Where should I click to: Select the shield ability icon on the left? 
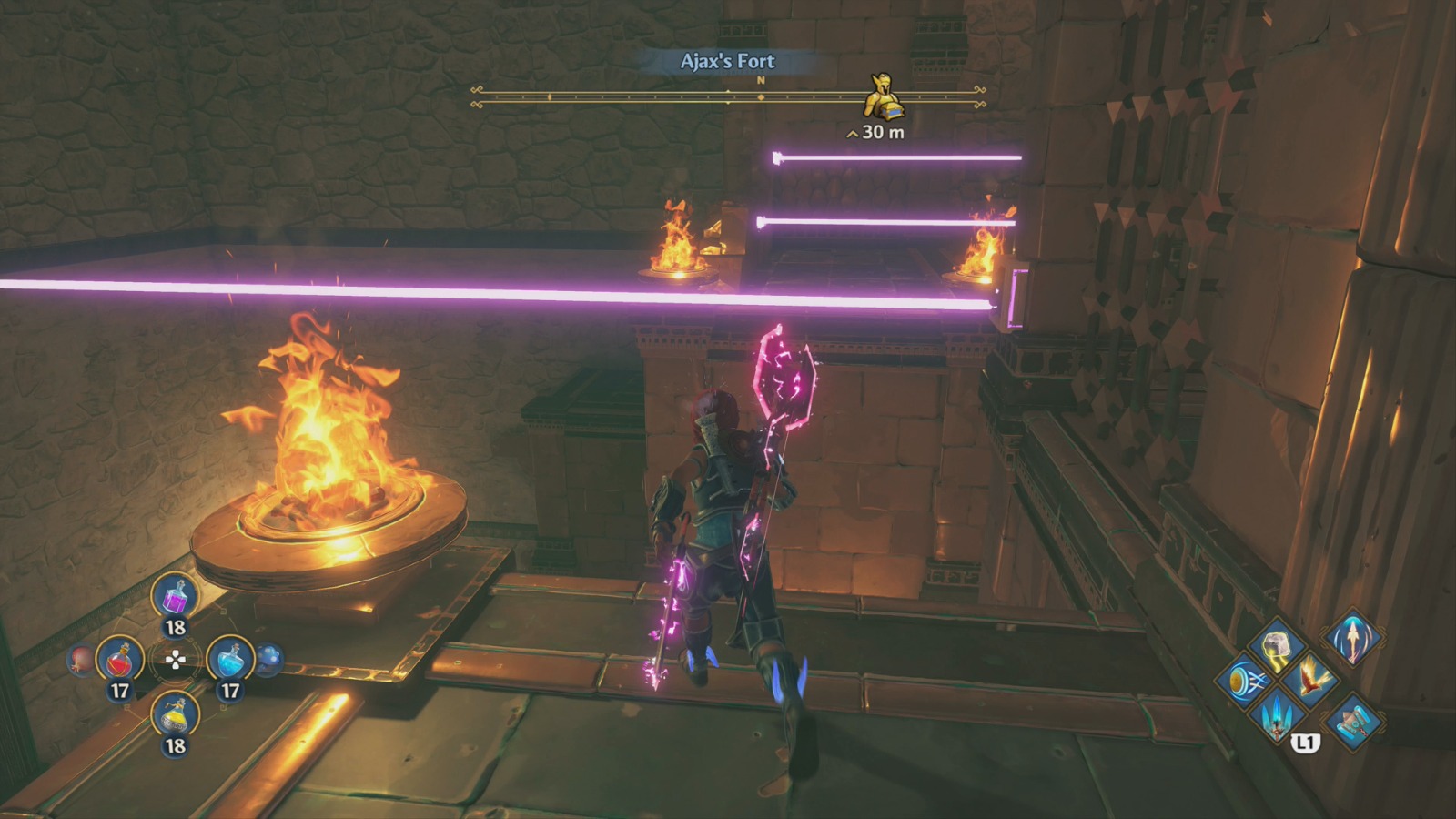[1248, 682]
